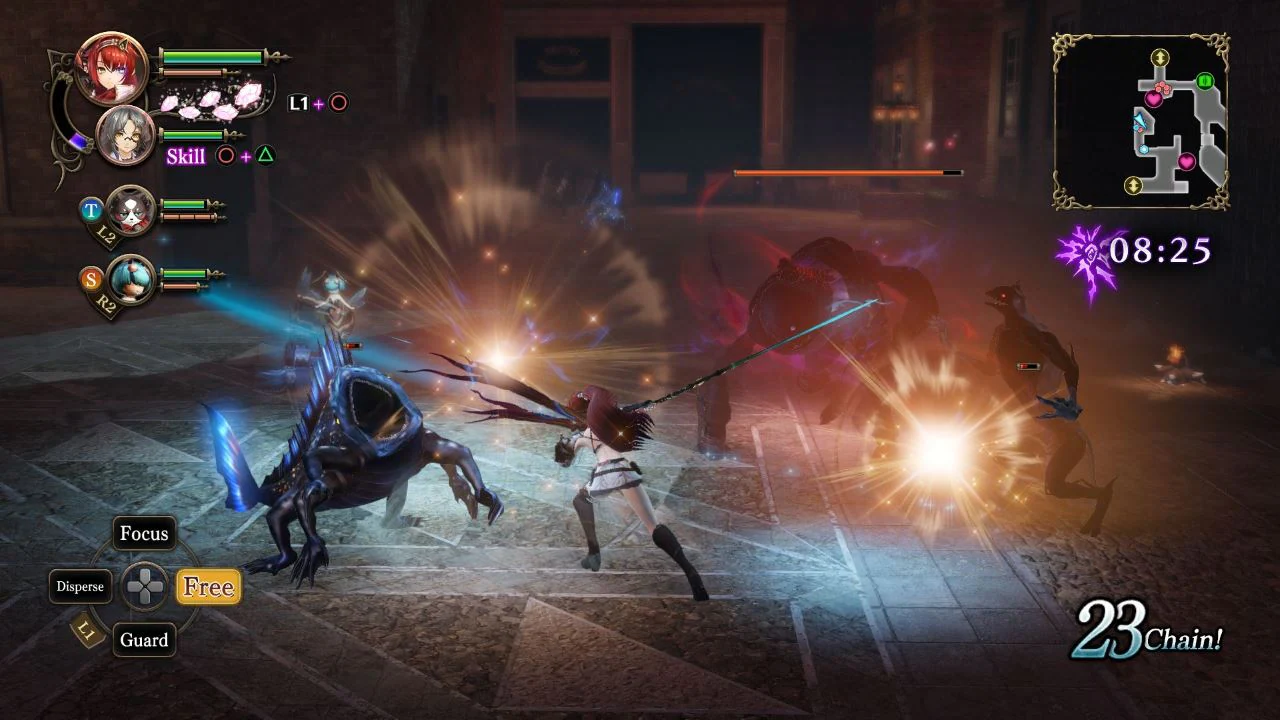Enable Guard command mode
The width and height of the screenshot is (1280, 720).
click(x=144, y=640)
